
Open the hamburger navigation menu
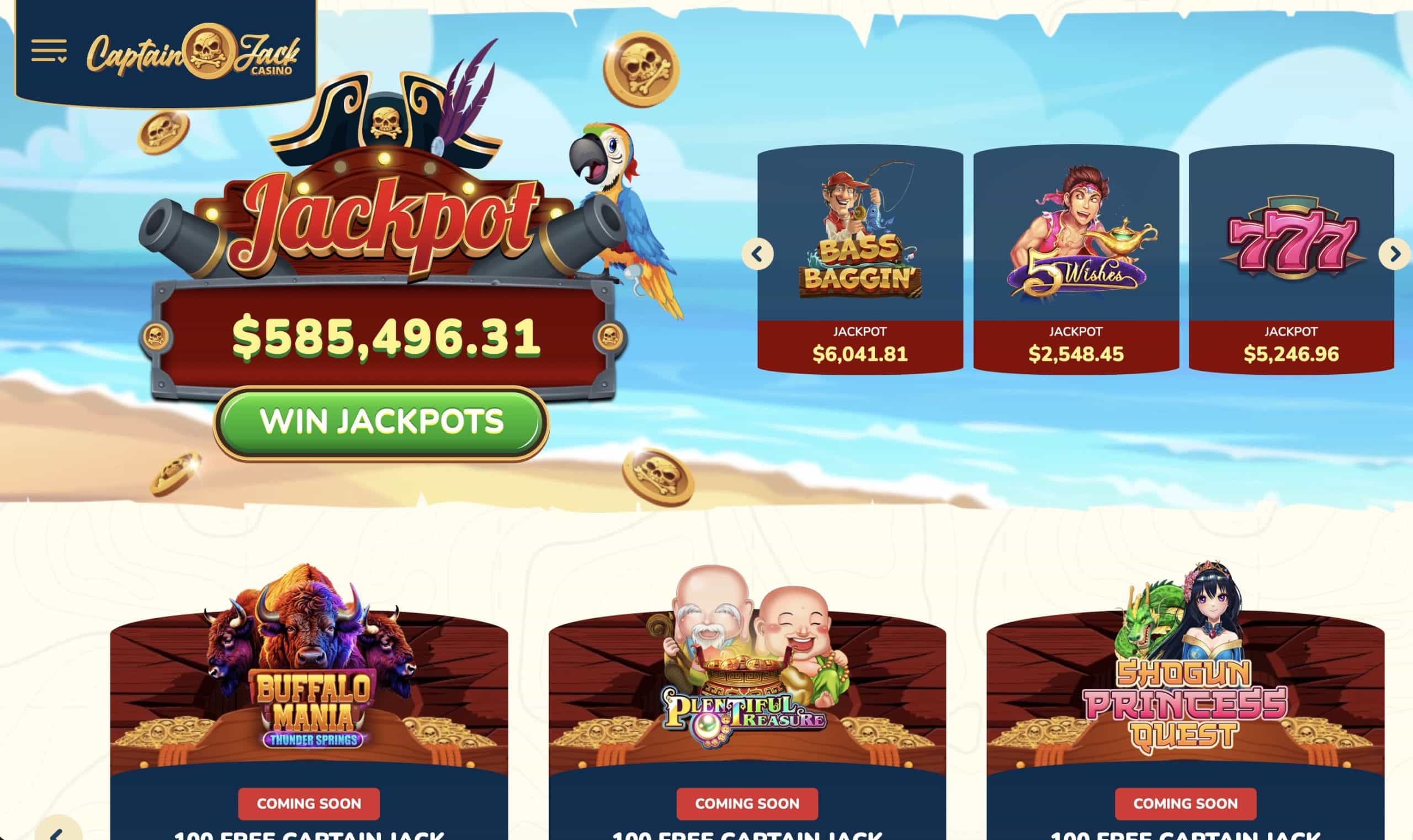click(50, 51)
